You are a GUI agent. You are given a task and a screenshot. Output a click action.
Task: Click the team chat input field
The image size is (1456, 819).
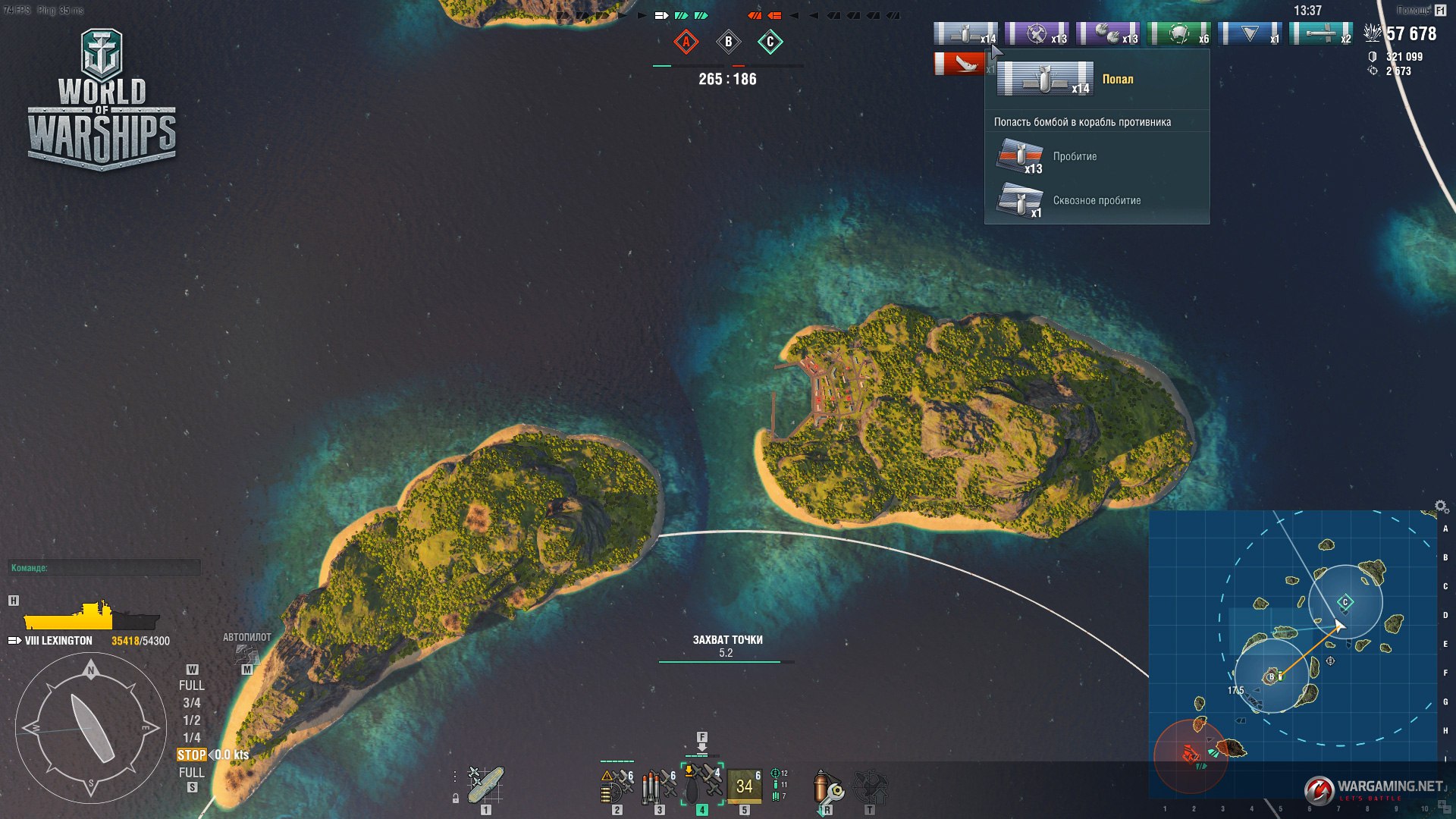point(105,567)
